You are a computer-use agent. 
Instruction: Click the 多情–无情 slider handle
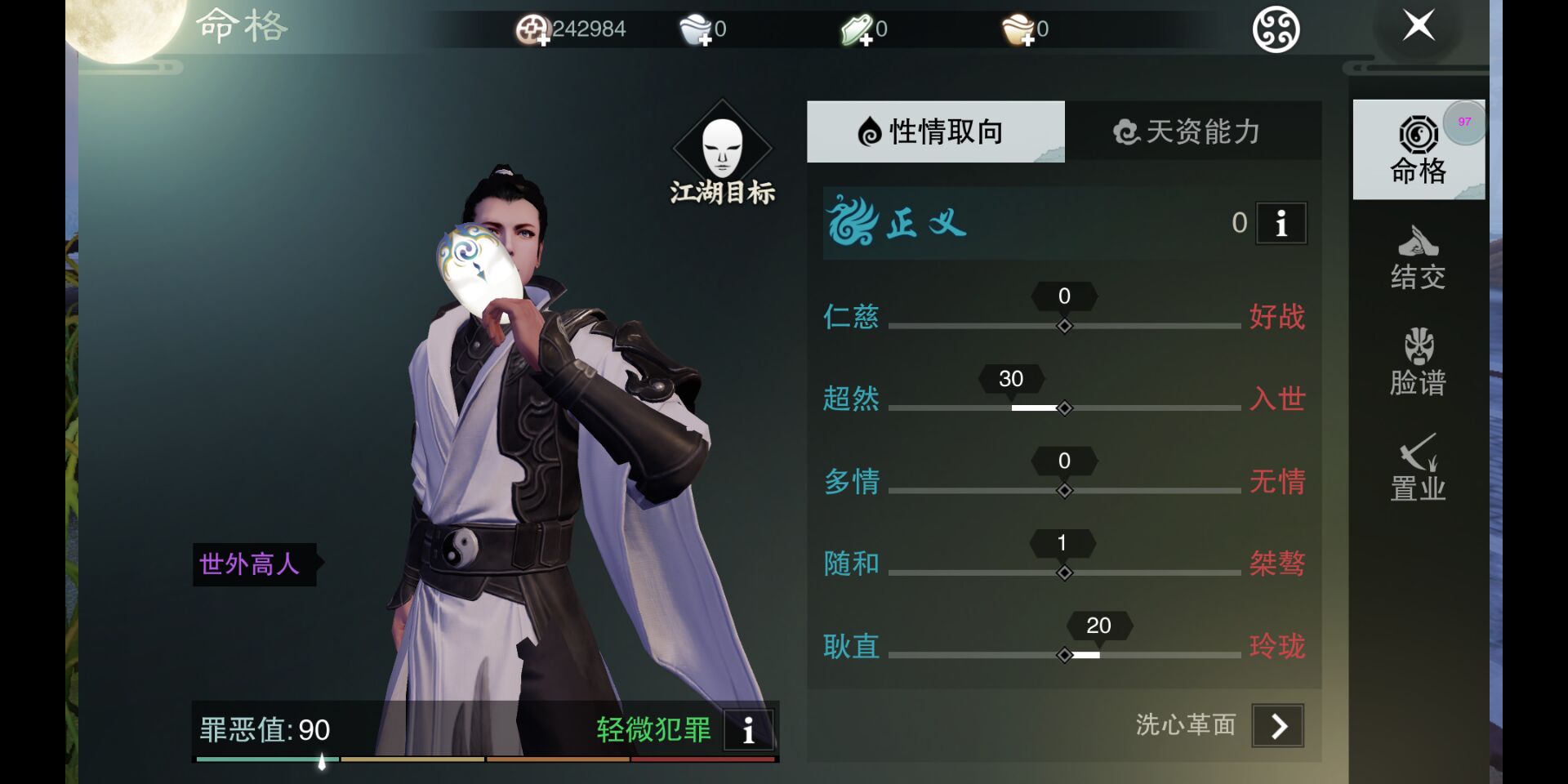1064,491
